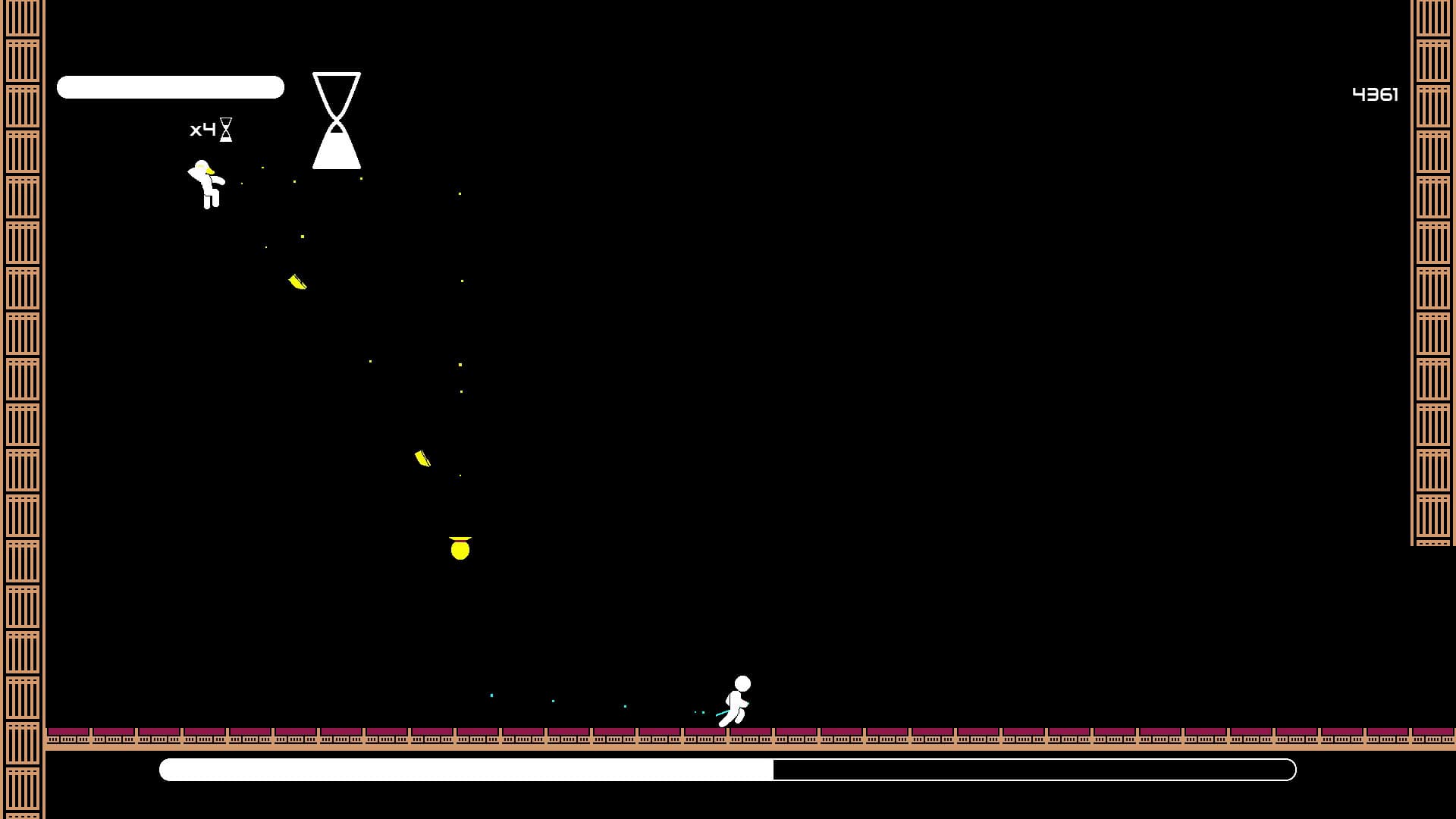
Task: Click the falling duck-hatted character
Action: click(206, 186)
